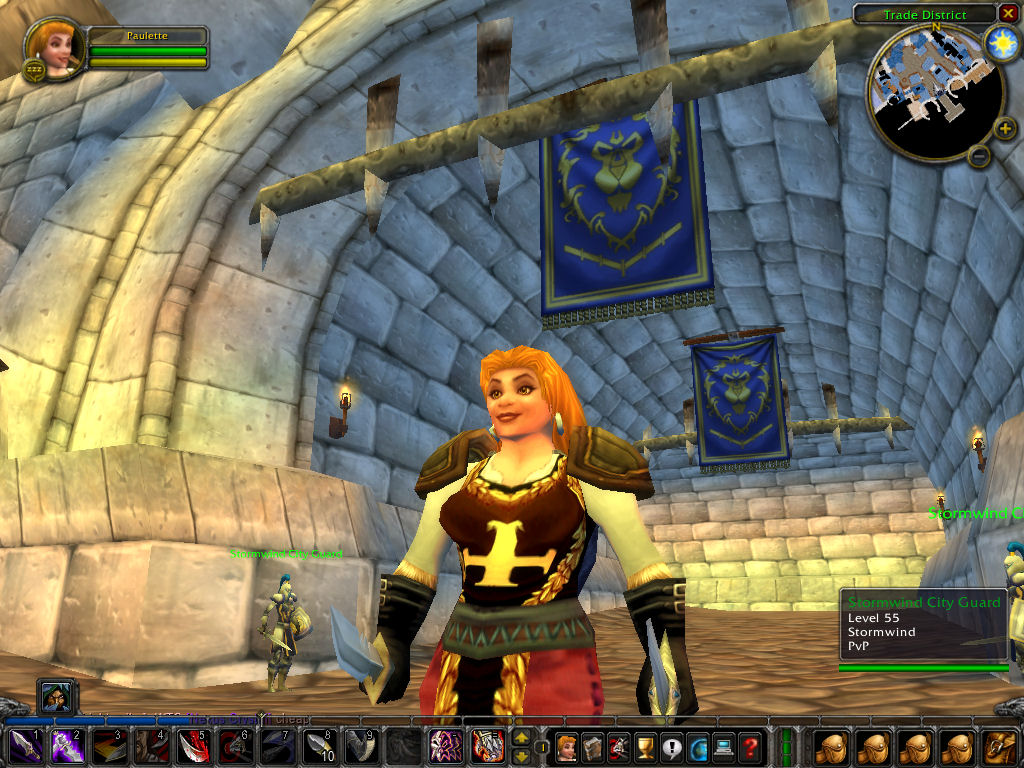1024x768 pixels.
Task: Use the dagger ability in slot 1
Action: (26, 747)
